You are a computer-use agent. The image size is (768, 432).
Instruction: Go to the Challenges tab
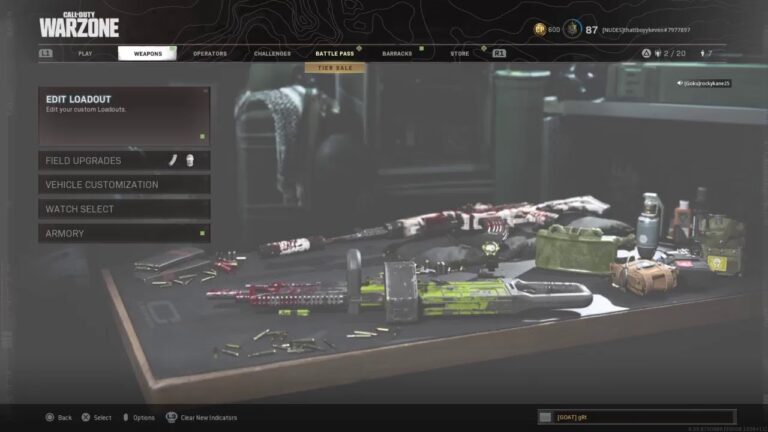(272, 53)
